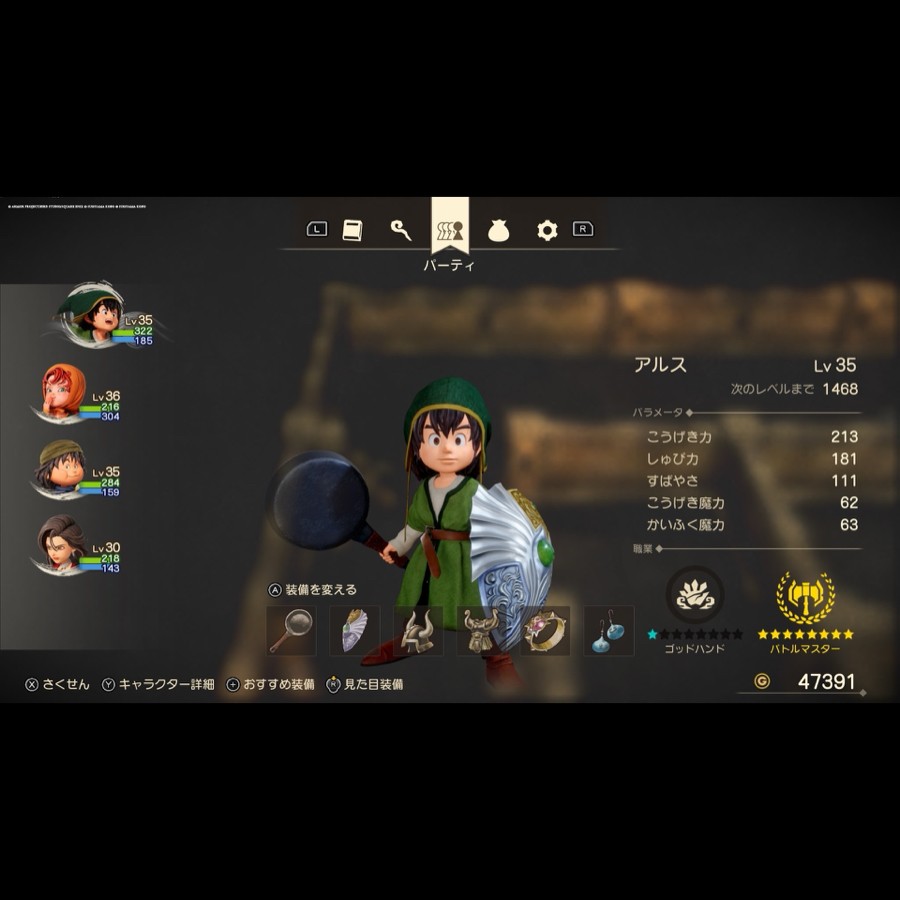Screen dimensions: 900x900
Task: Choose the horned helmet equipment slot
Action: (x=419, y=631)
